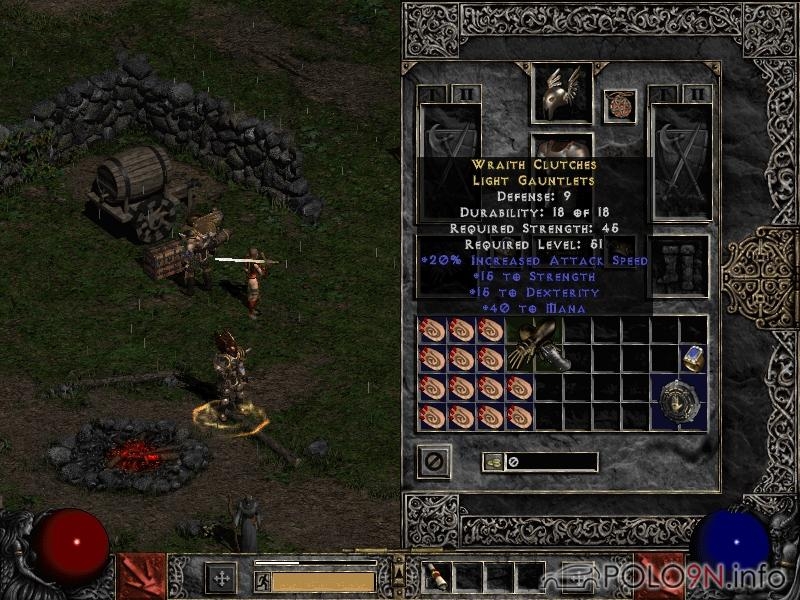This screenshot has width=800, height=600.
Task: Use the scroll in the belt slot
Action: coord(437,577)
